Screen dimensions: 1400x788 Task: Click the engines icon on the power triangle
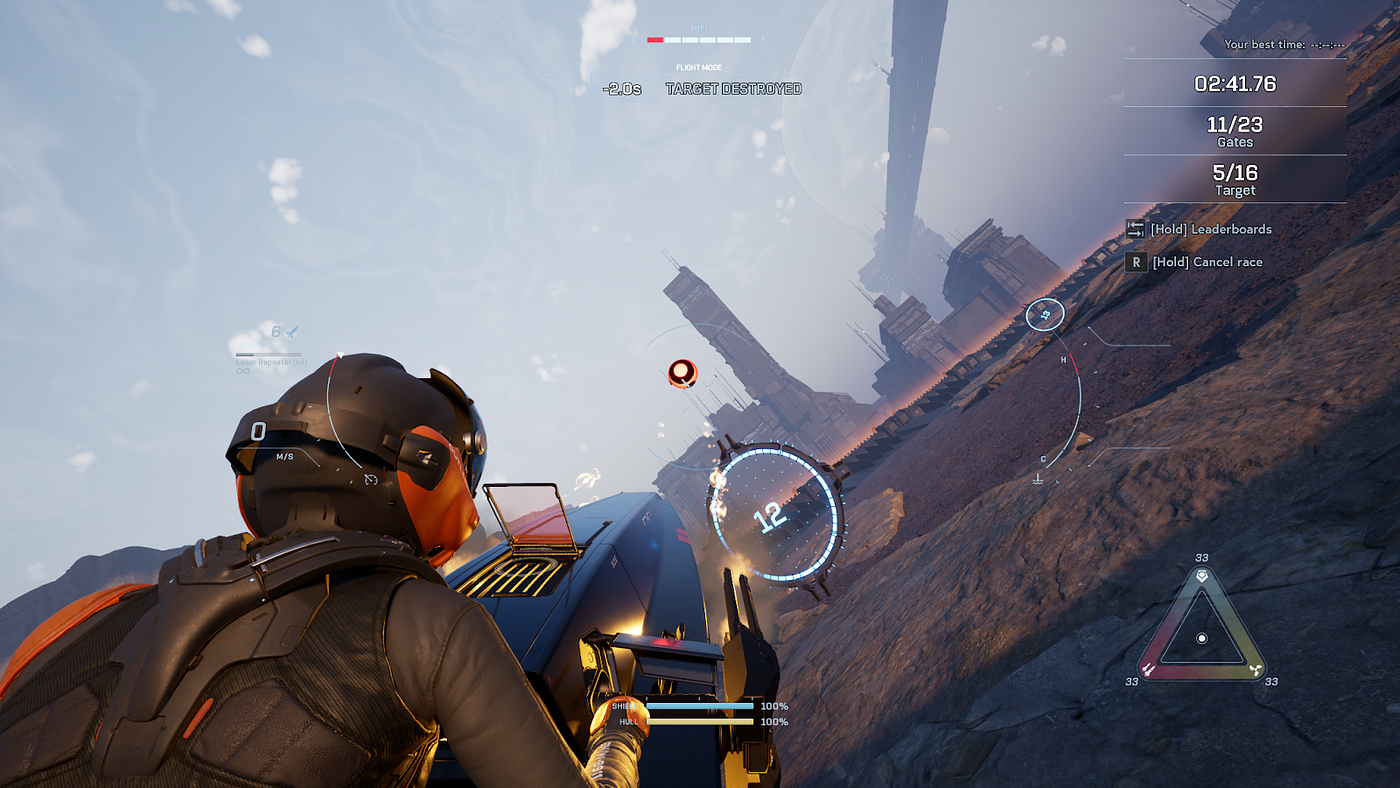pos(1255,668)
